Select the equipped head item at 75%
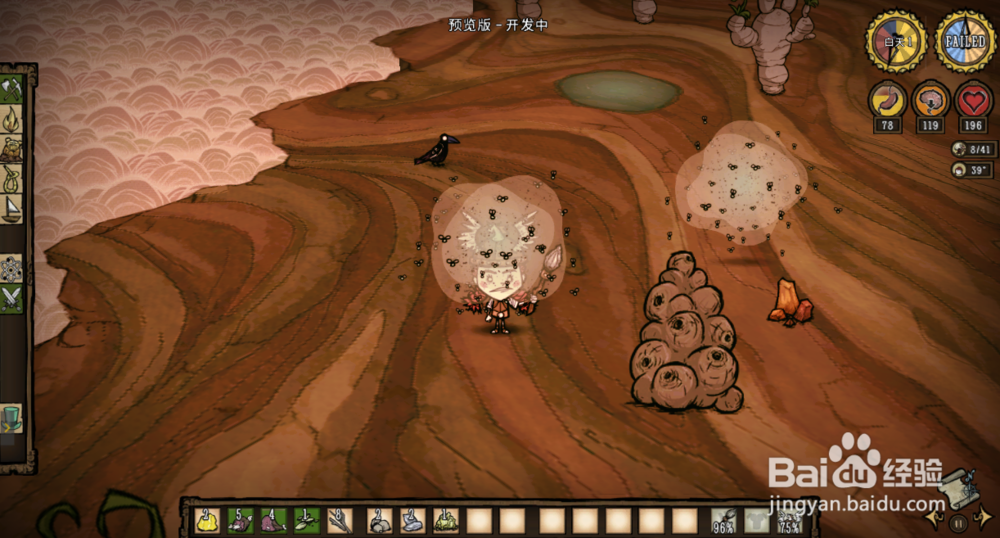The image size is (1000, 538). [x=790, y=520]
